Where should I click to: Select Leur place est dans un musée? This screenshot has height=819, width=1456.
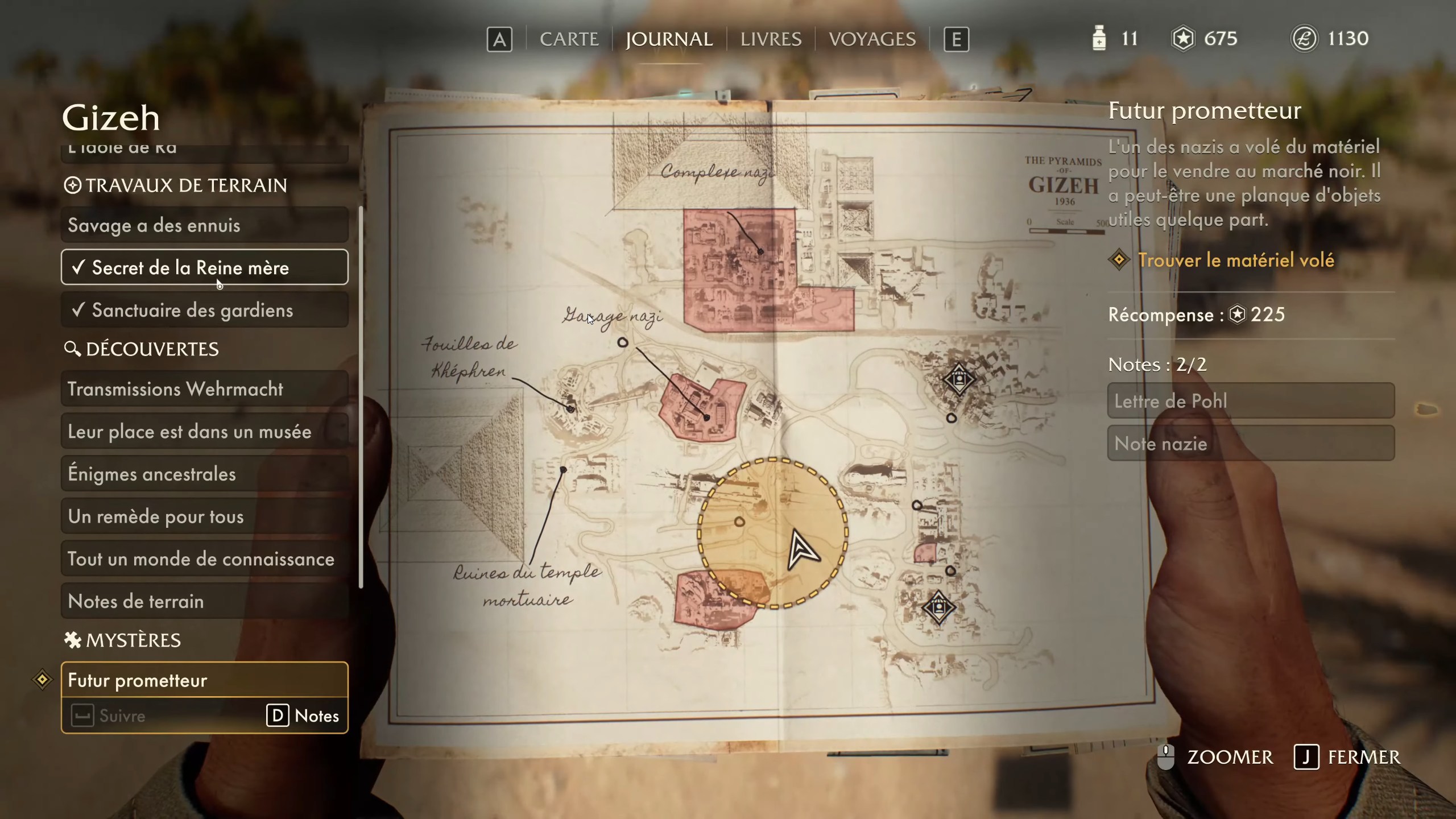(205, 432)
